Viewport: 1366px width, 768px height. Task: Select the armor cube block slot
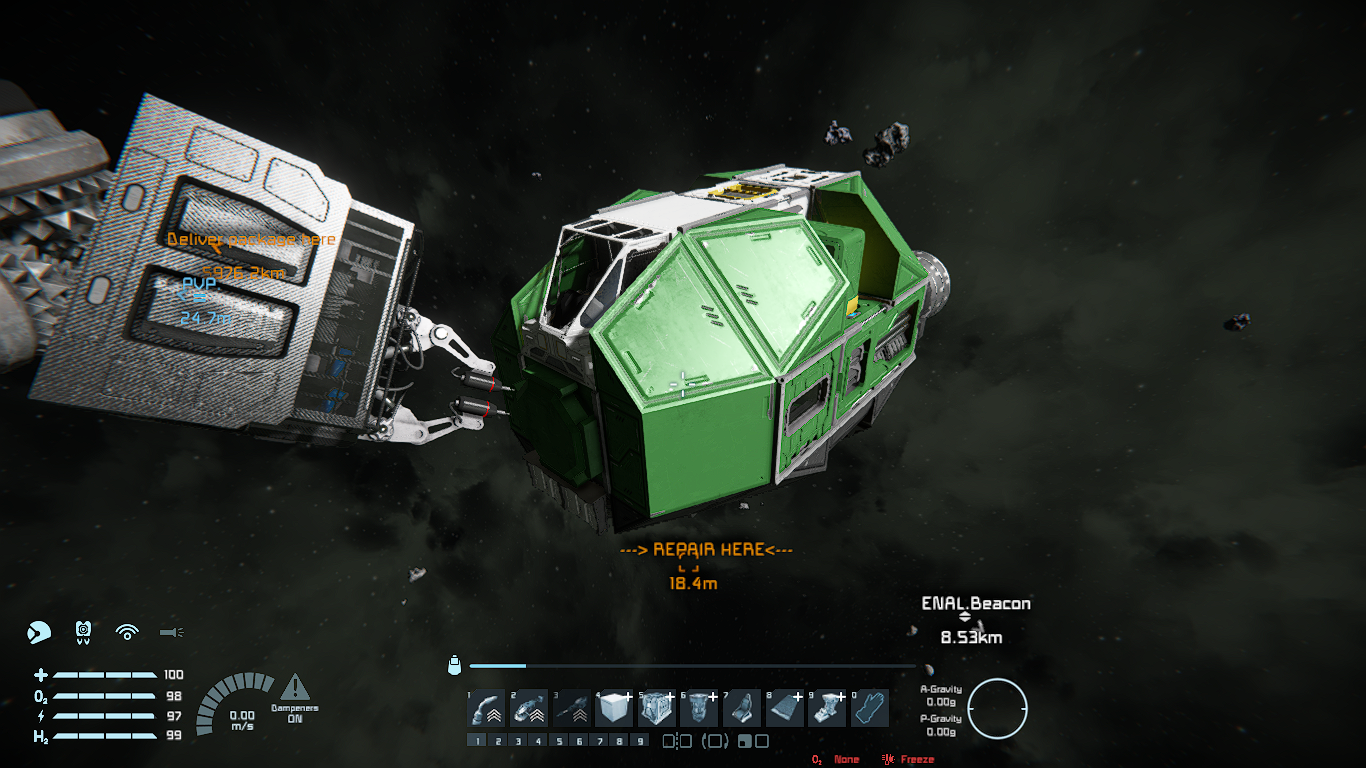coord(614,709)
